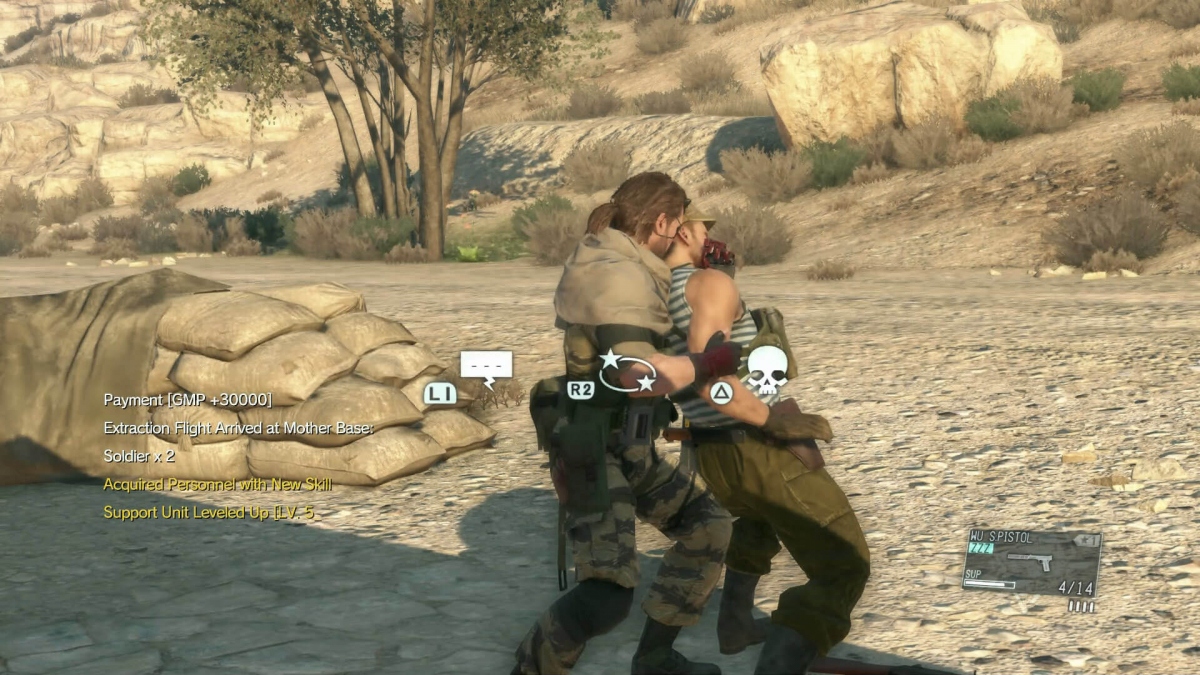Choose the skull kill action icon

(x=767, y=371)
